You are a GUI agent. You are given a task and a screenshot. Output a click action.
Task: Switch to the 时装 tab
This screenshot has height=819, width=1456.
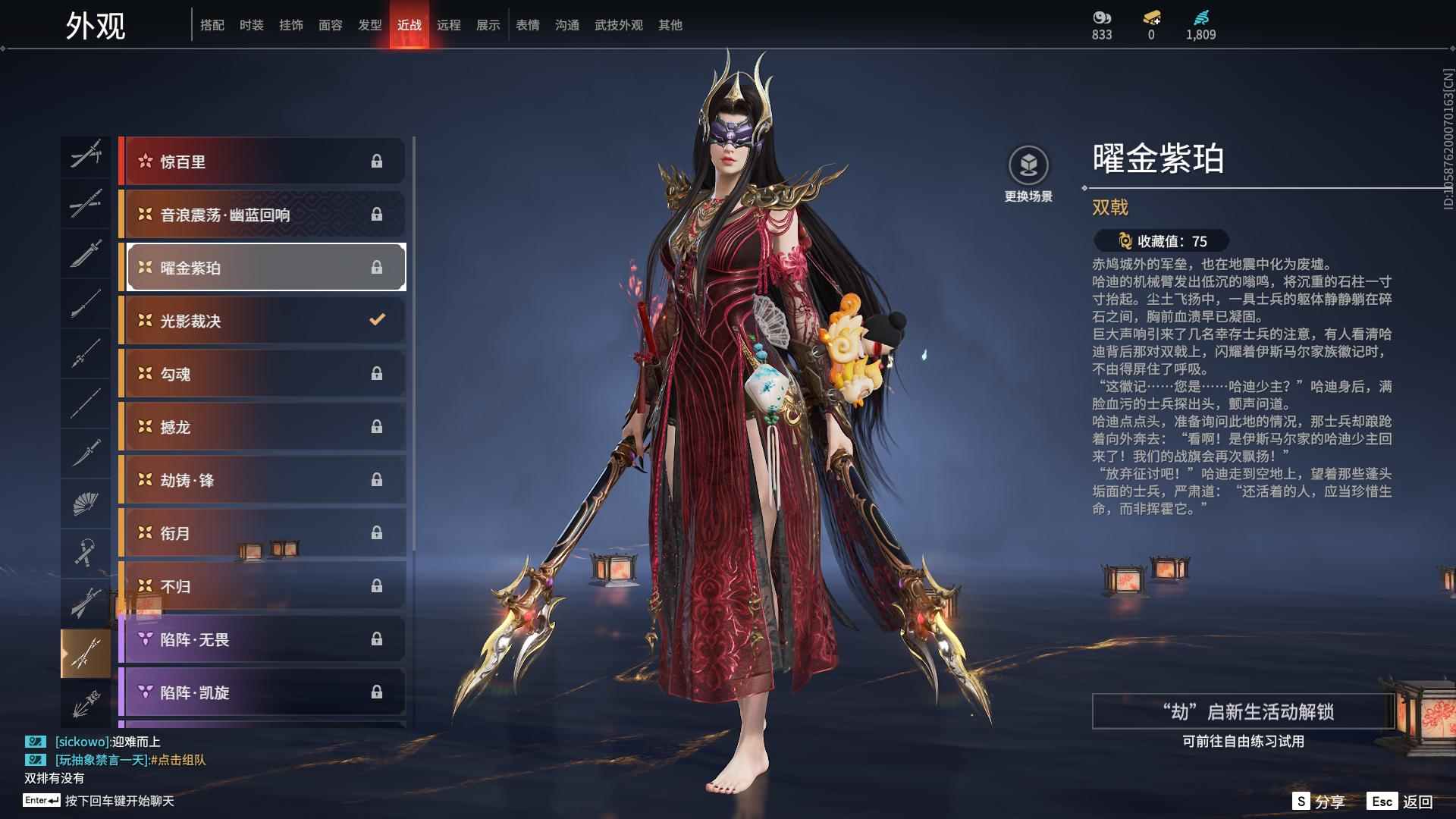pos(252,24)
